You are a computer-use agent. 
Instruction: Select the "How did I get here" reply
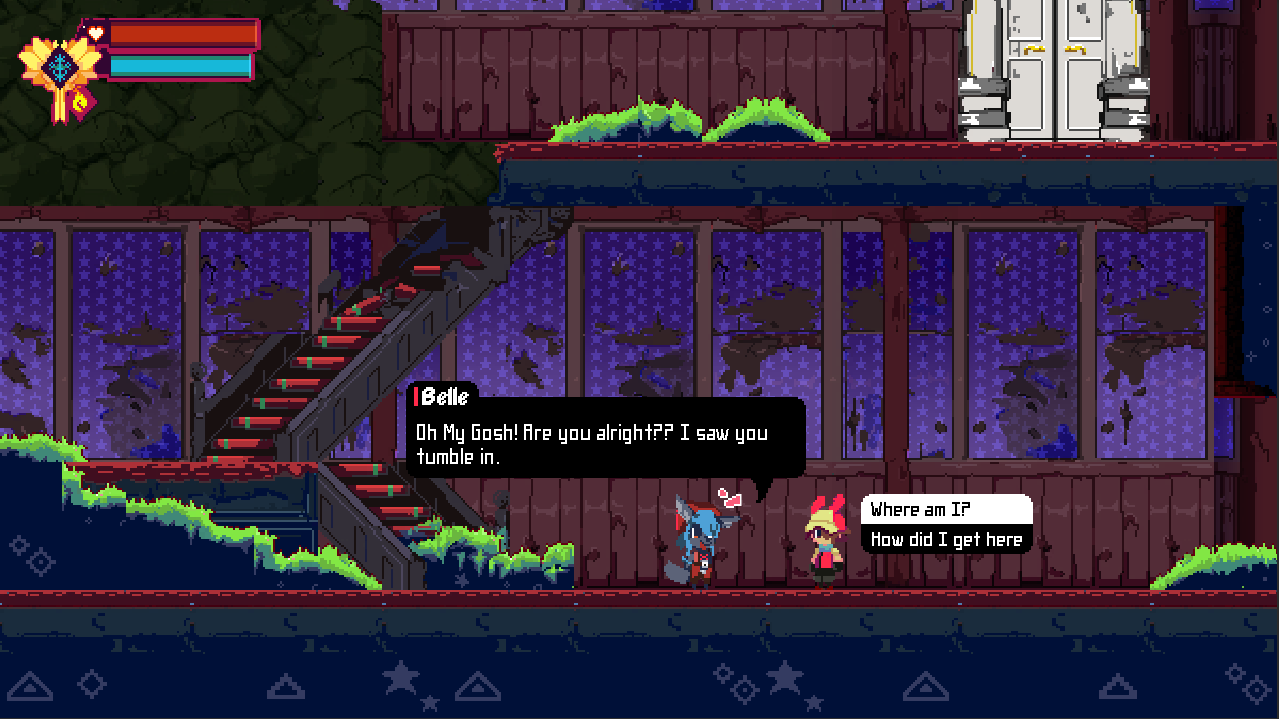coord(945,540)
